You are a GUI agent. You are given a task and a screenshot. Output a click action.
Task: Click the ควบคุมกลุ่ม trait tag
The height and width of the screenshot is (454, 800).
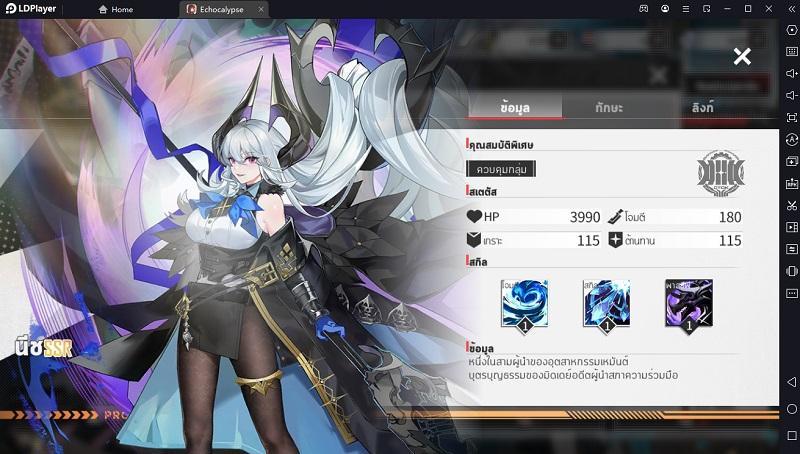(502, 169)
